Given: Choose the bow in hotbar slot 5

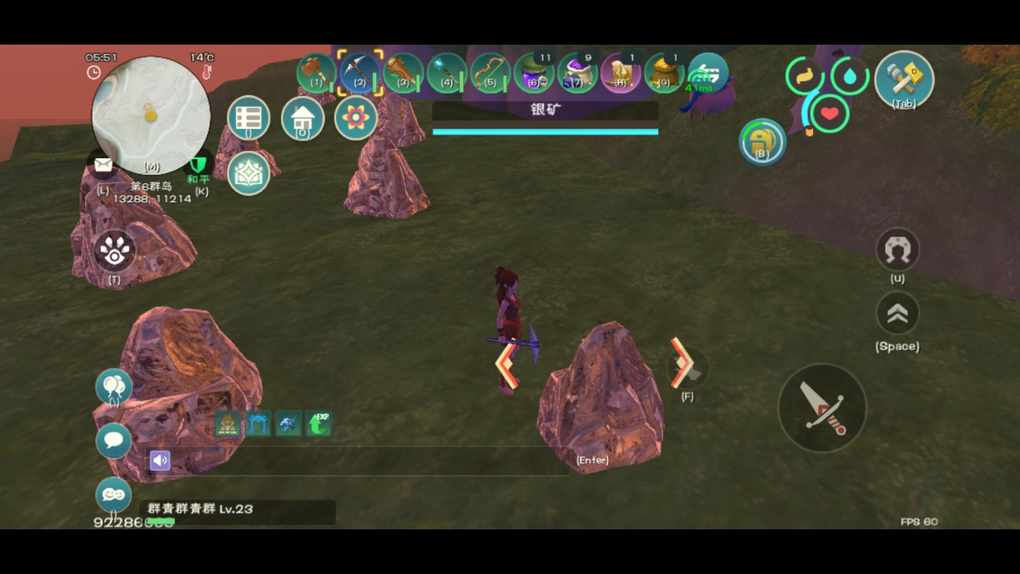Looking at the screenshot, I should click(x=490, y=72).
